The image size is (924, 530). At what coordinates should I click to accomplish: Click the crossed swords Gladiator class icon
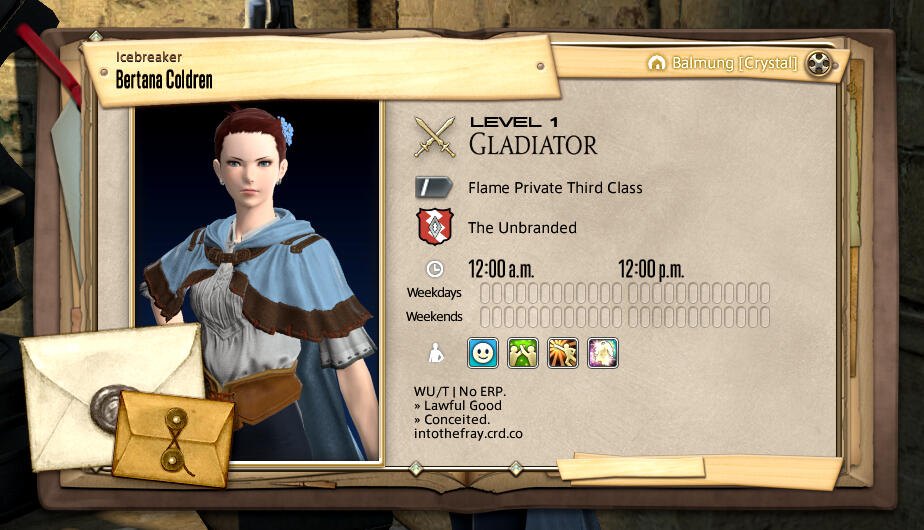coord(435,137)
